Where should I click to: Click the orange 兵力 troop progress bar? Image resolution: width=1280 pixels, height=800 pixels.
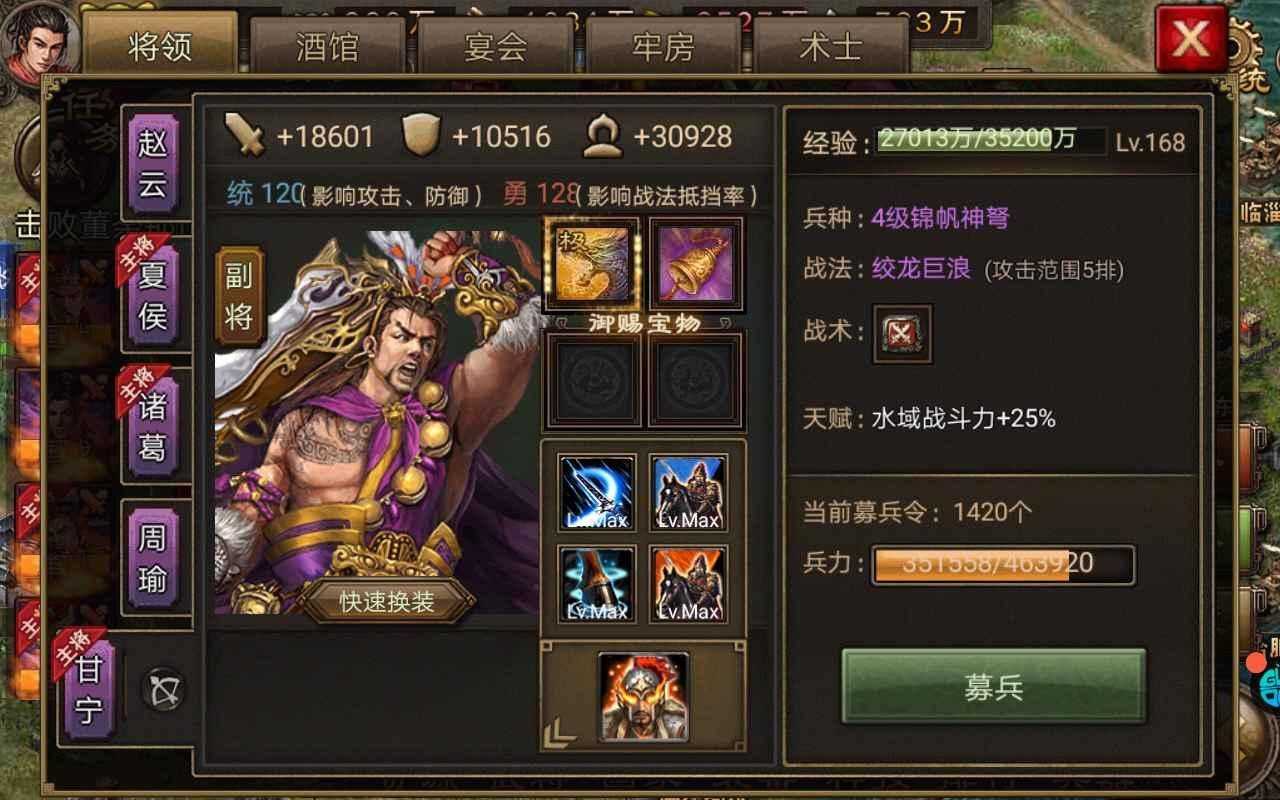[1000, 564]
